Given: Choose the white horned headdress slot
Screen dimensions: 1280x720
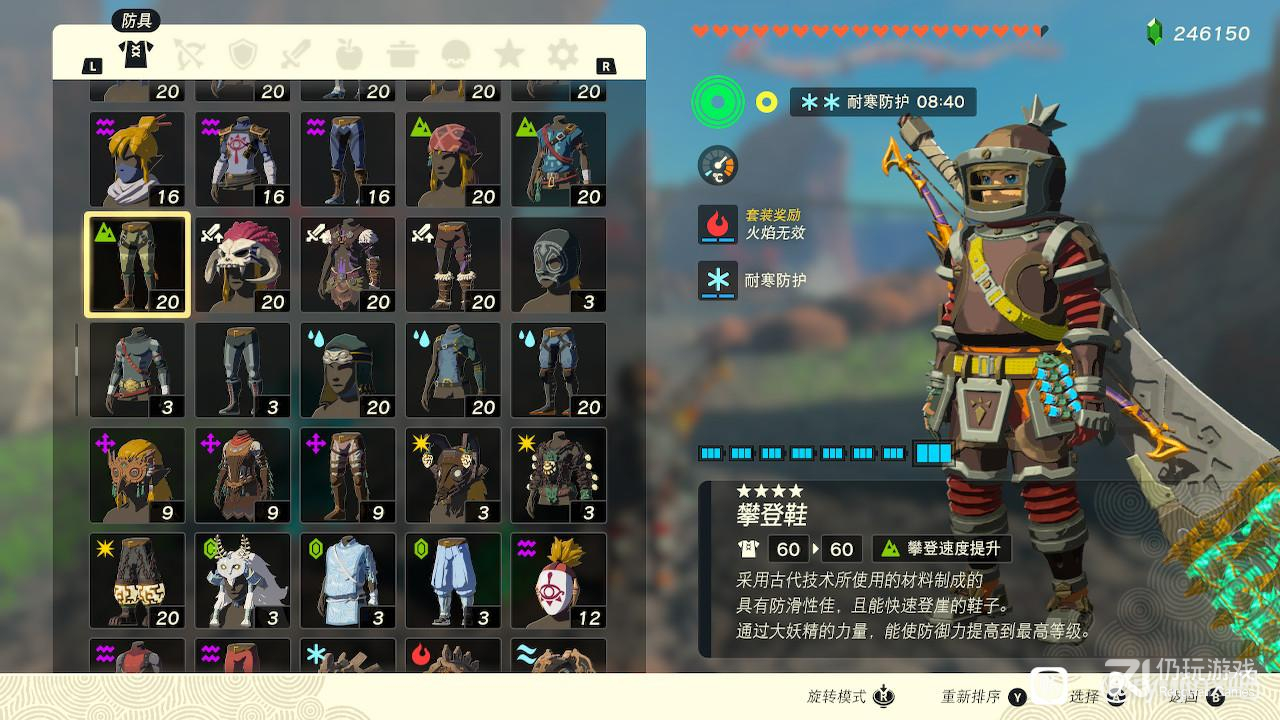Looking at the screenshot, I should tap(243, 581).
